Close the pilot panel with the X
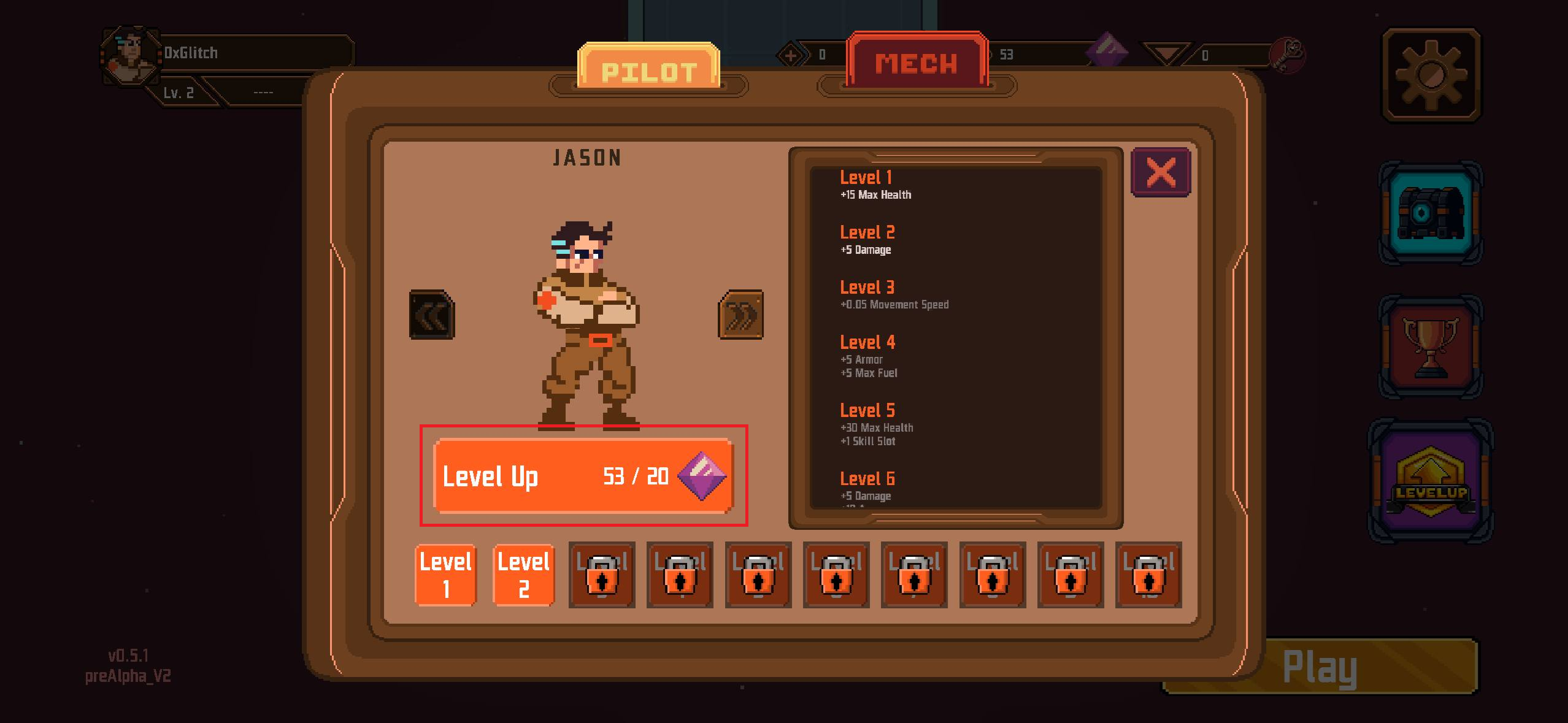This screenshot has width=1568, height=723. point(1161,172)
